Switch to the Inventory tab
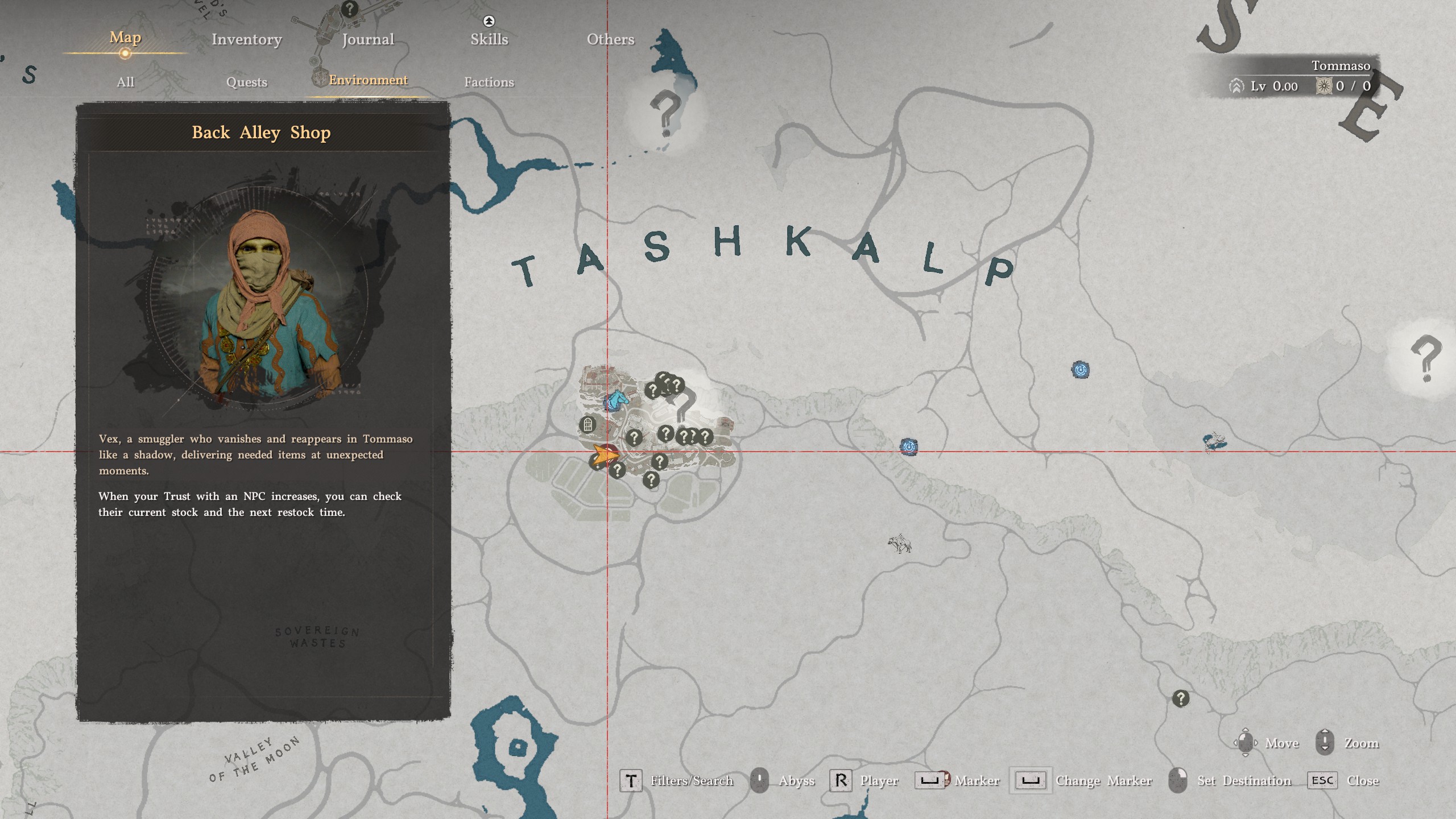The height and width of the screenshot is (819, 1456). tap(246, 39)
